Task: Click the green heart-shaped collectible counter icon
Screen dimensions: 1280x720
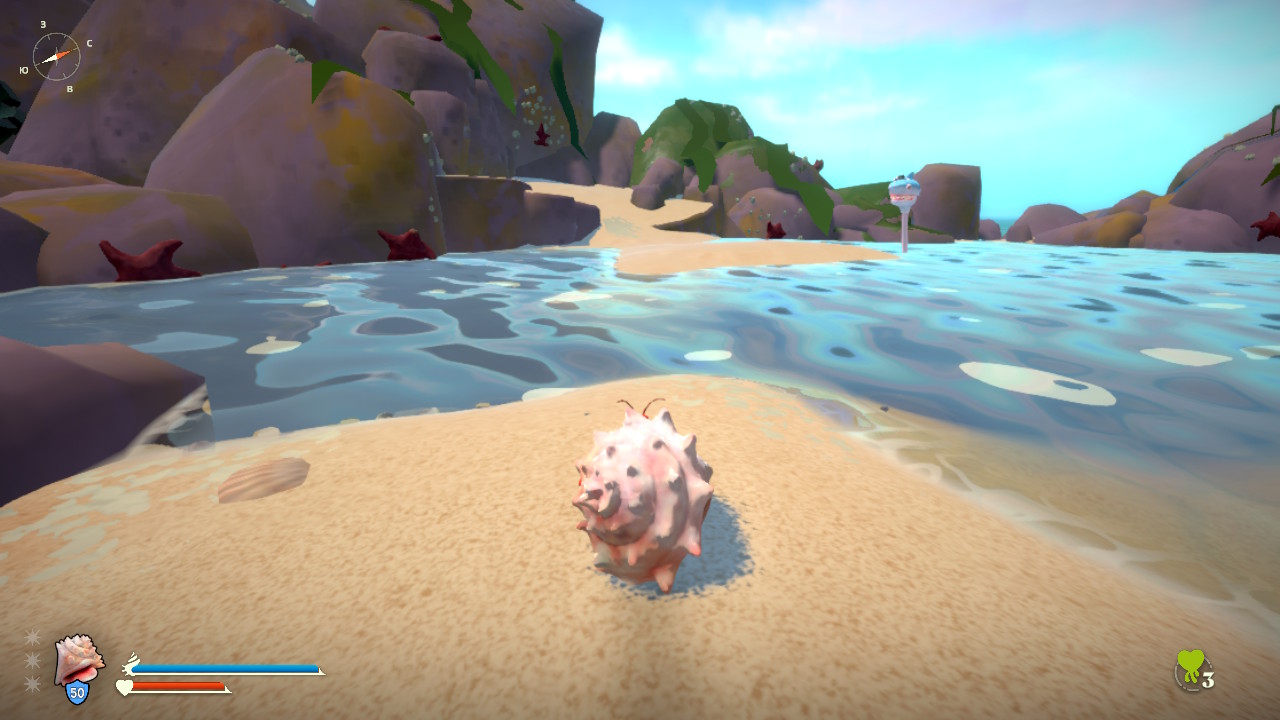Action: (x=1190, y=668)
